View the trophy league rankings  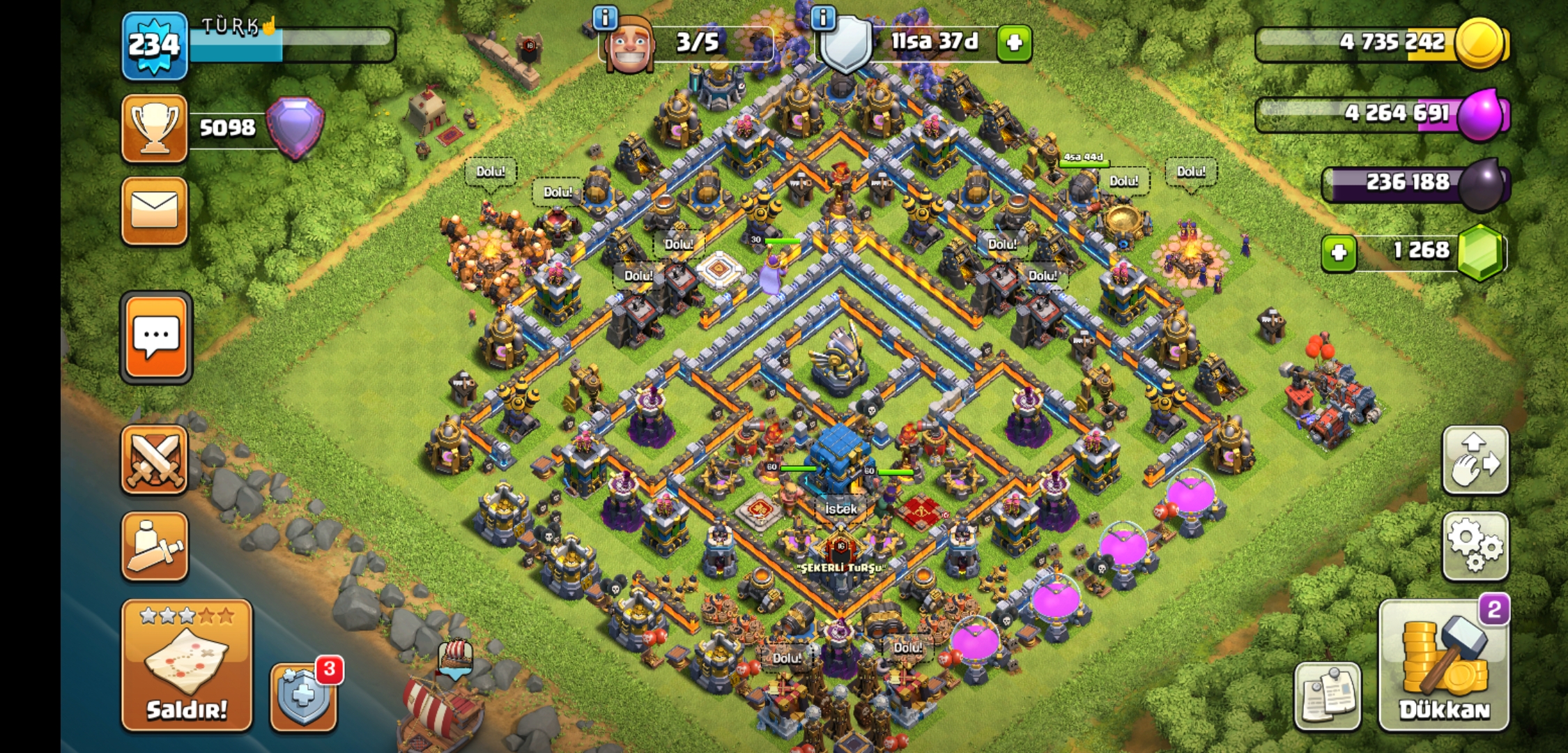click(x=155, y=128)
